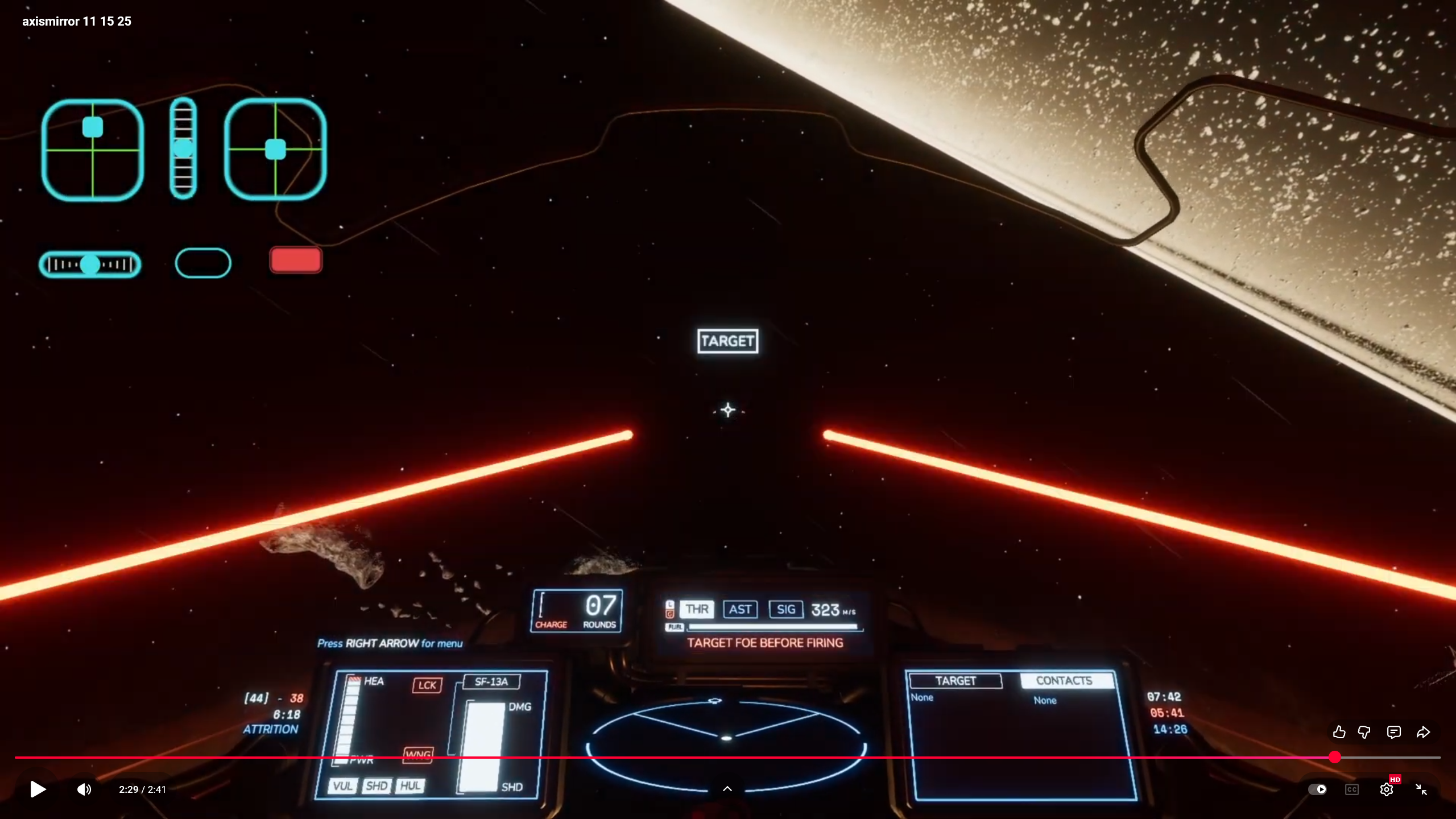Mute the video volume

84,789
